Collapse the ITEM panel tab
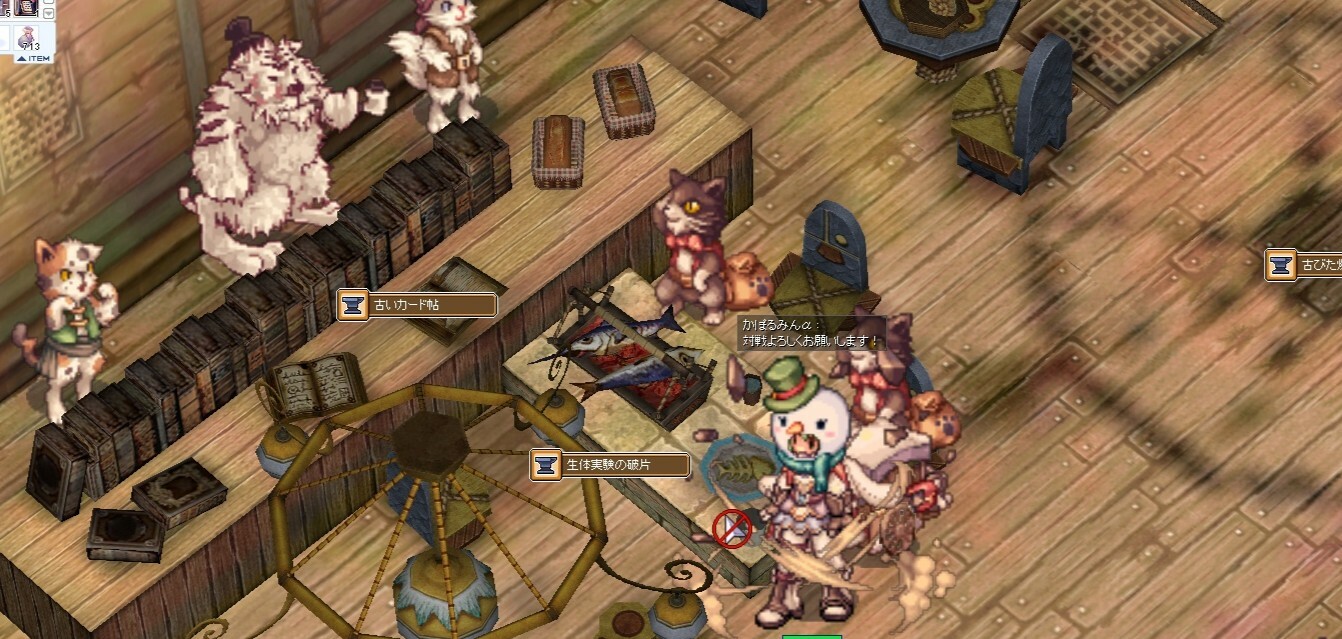Viewport: 1342px width, 639px height. (x=33, y=58)
